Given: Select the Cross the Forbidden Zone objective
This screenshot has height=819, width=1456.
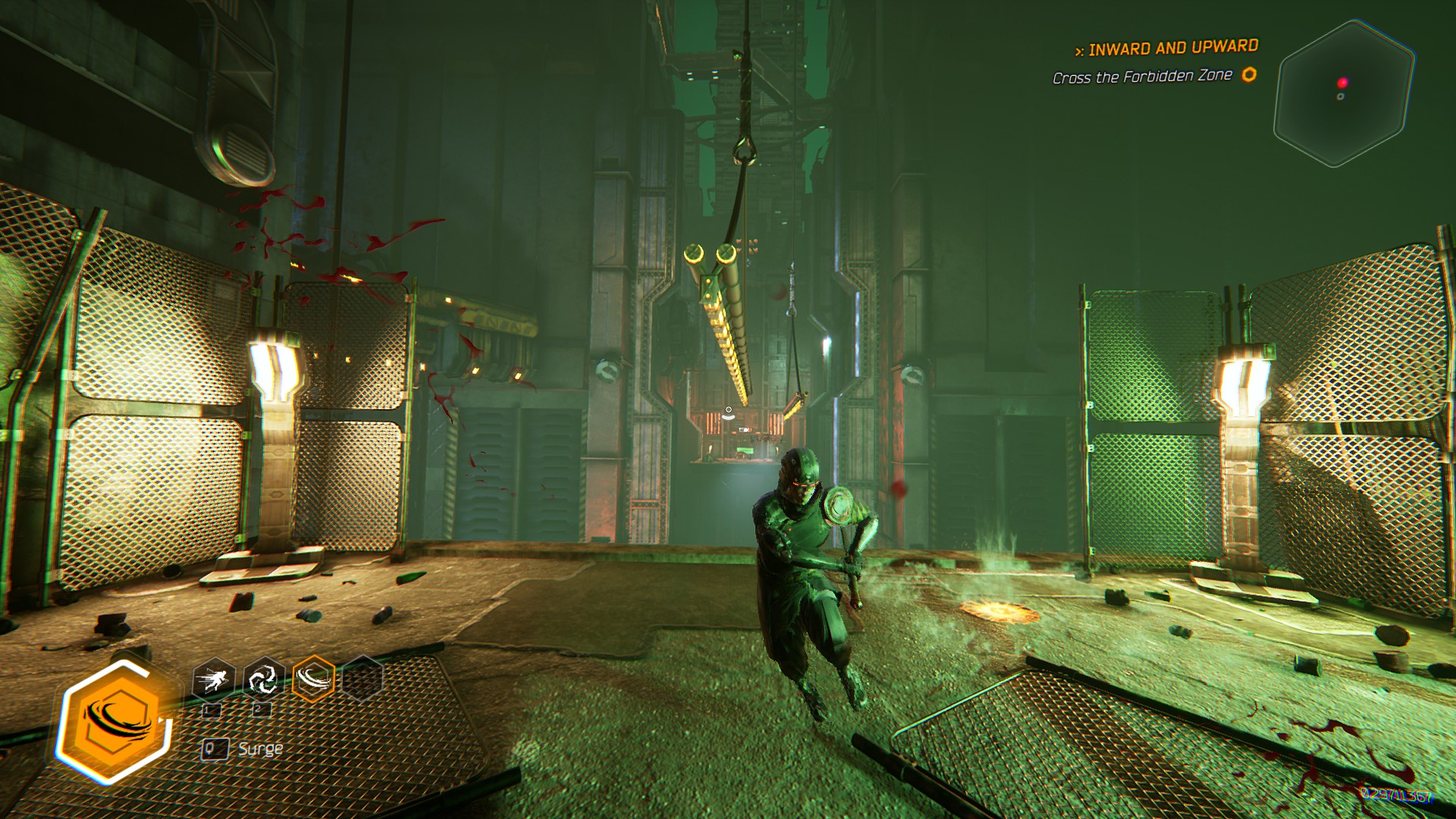Looking at the screenshot, I should coord(1142,77).
